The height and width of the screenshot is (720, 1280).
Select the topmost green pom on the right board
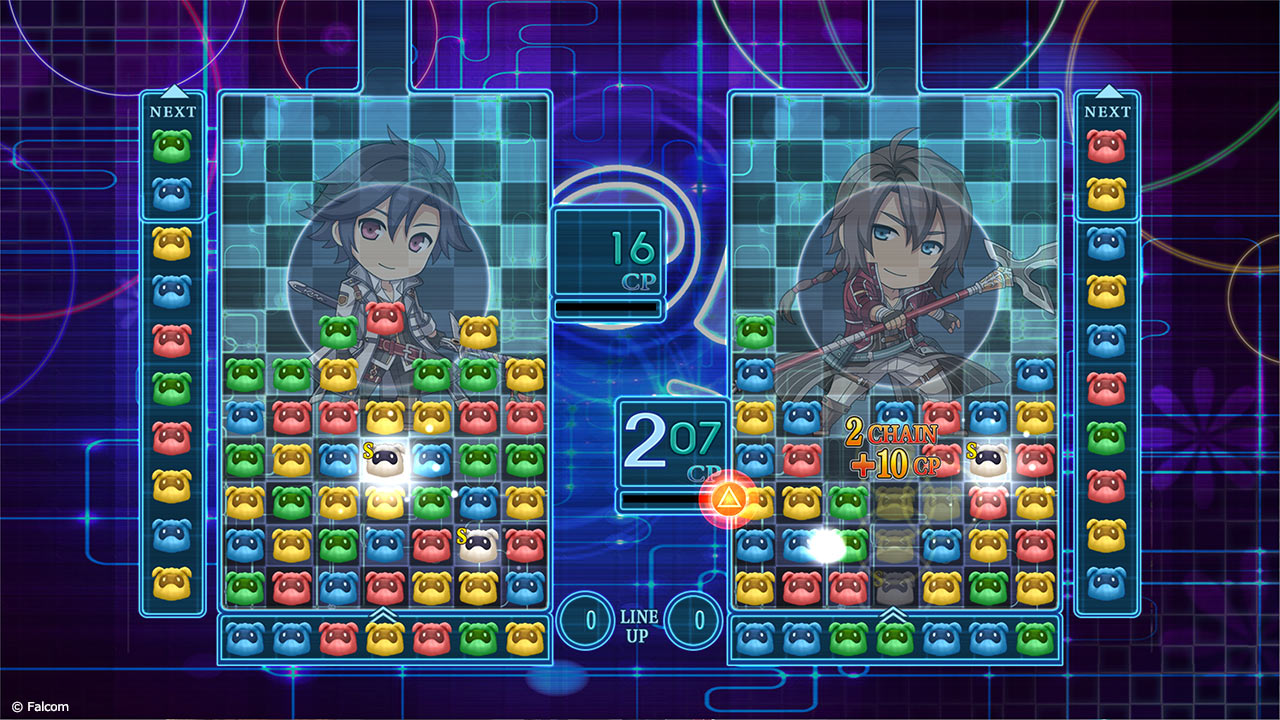[x=755, y=331]
